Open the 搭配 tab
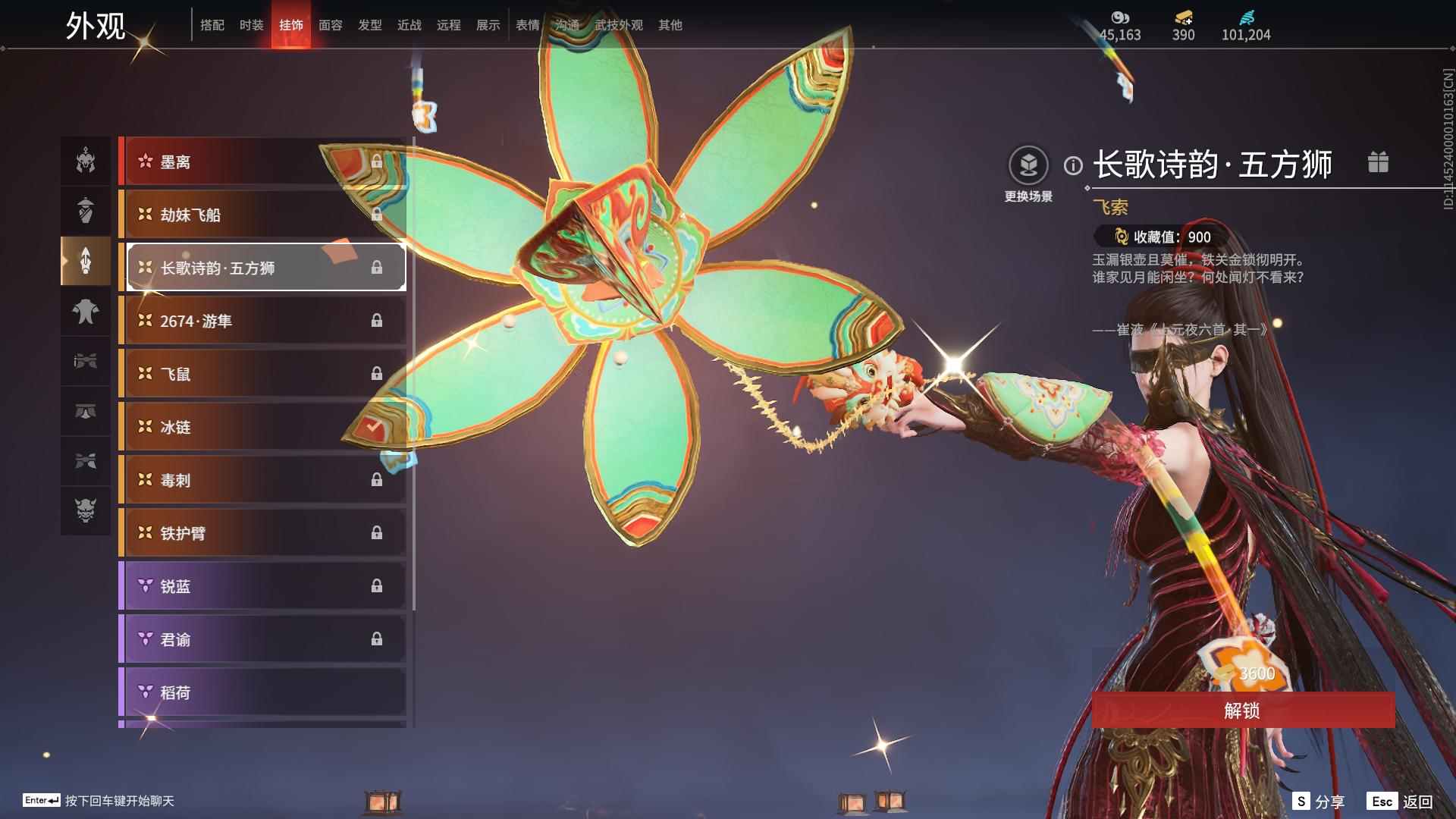This screenshot has width=1456, height=819. coord(212,25)
